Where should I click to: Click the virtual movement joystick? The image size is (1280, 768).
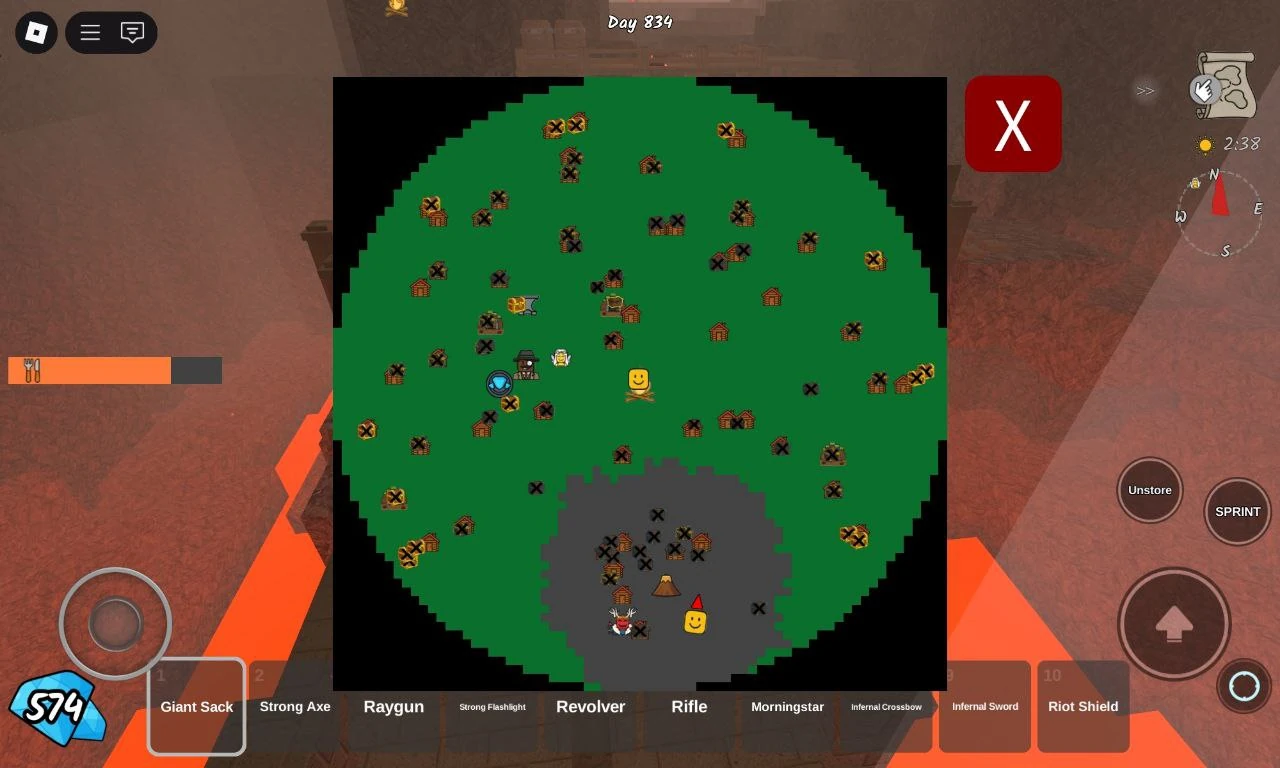coord(115,623)
